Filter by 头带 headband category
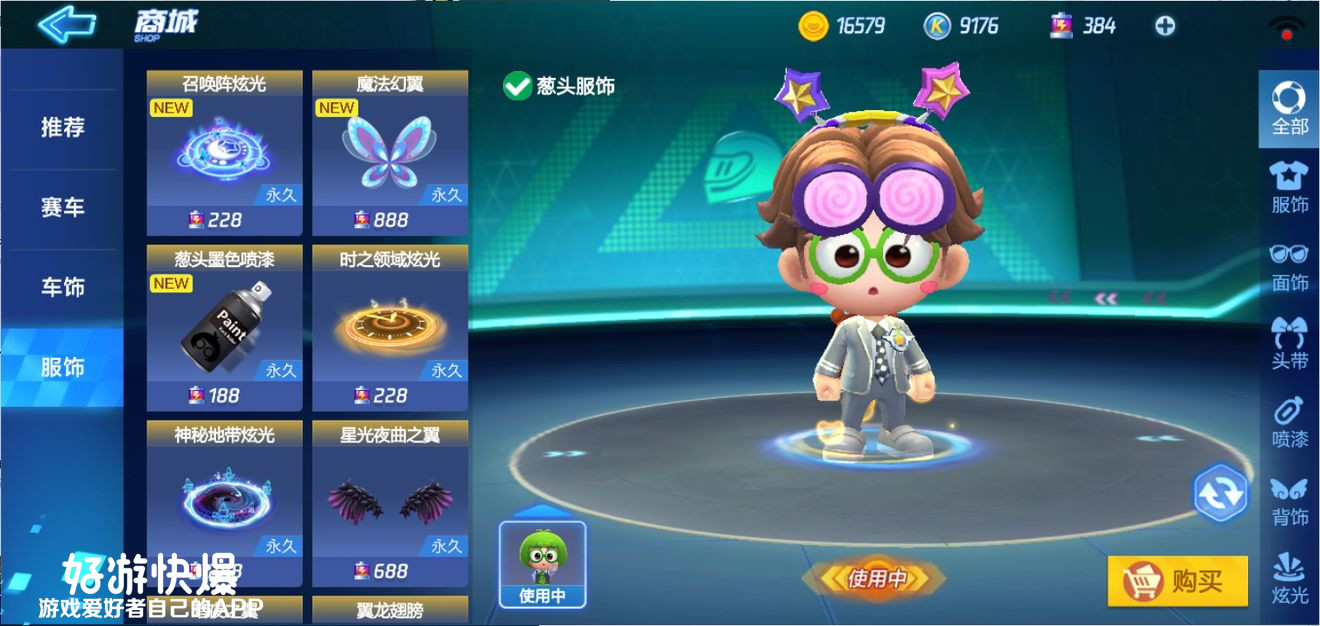The width and height of the screenshot is (1320, 626). coord(1289,343)
